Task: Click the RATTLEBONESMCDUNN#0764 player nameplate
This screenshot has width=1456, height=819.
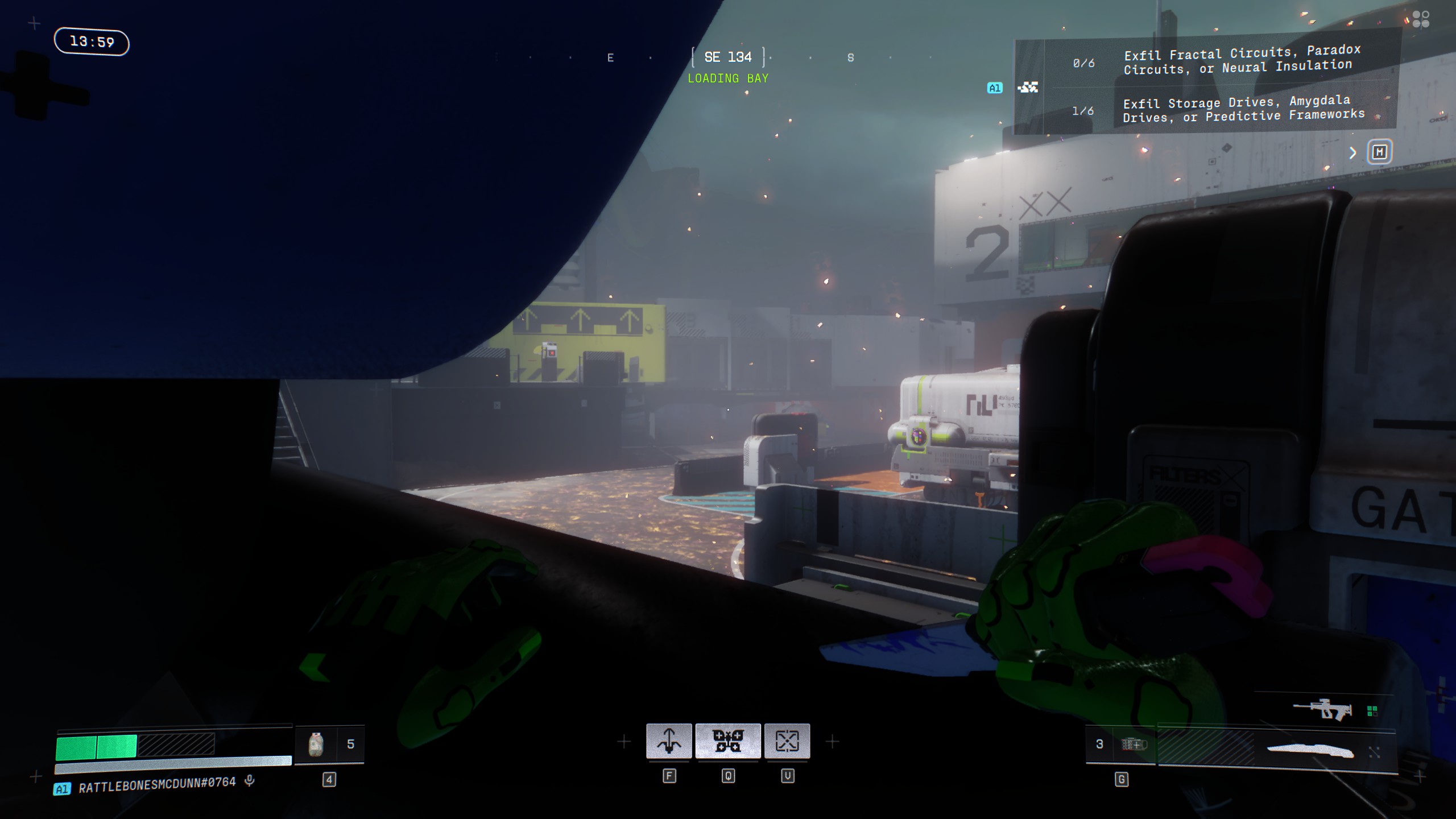Action: pyautogui.click(x=157, y=785)
